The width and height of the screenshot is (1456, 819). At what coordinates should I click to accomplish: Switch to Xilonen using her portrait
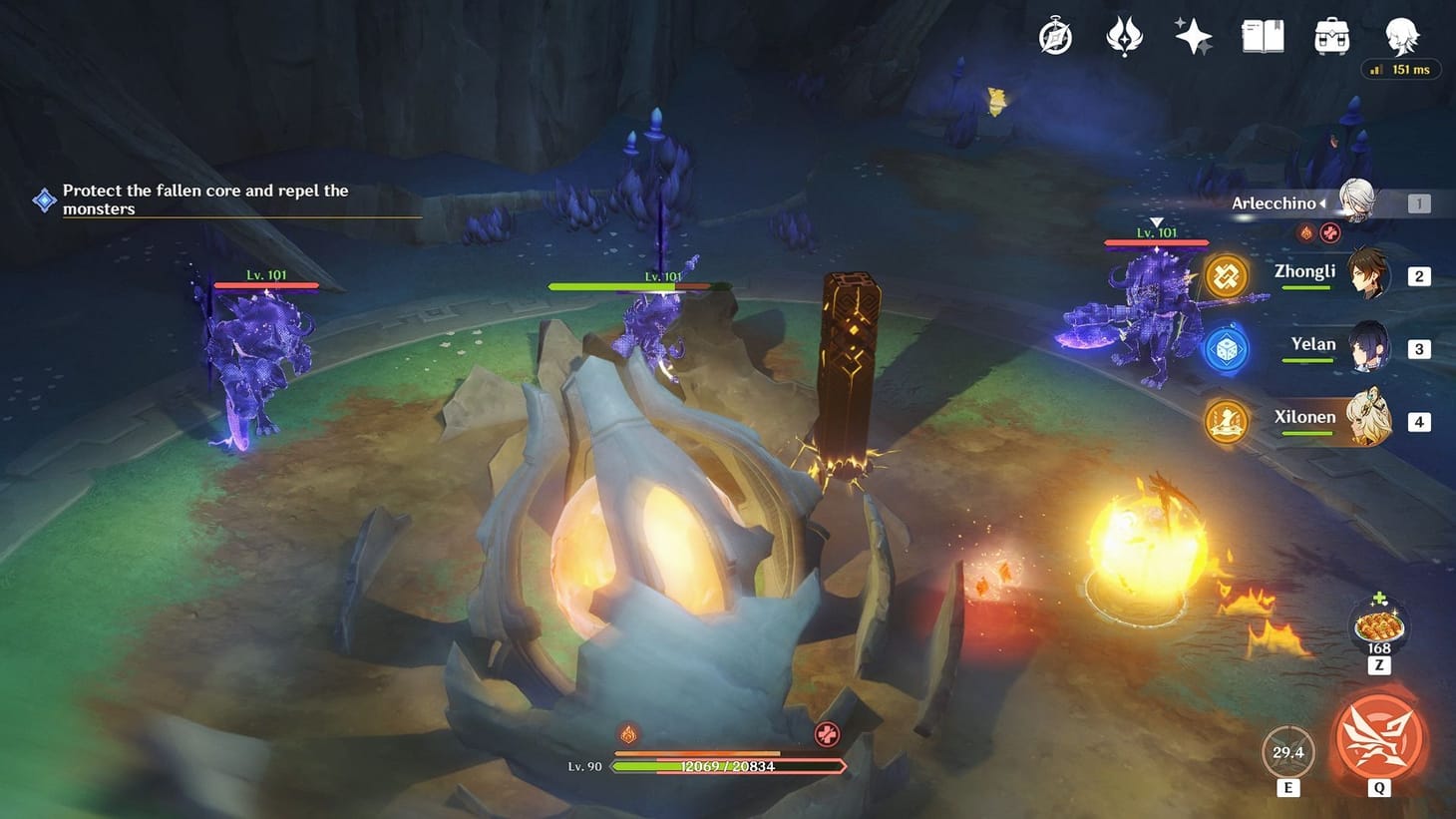[1366, 421]
